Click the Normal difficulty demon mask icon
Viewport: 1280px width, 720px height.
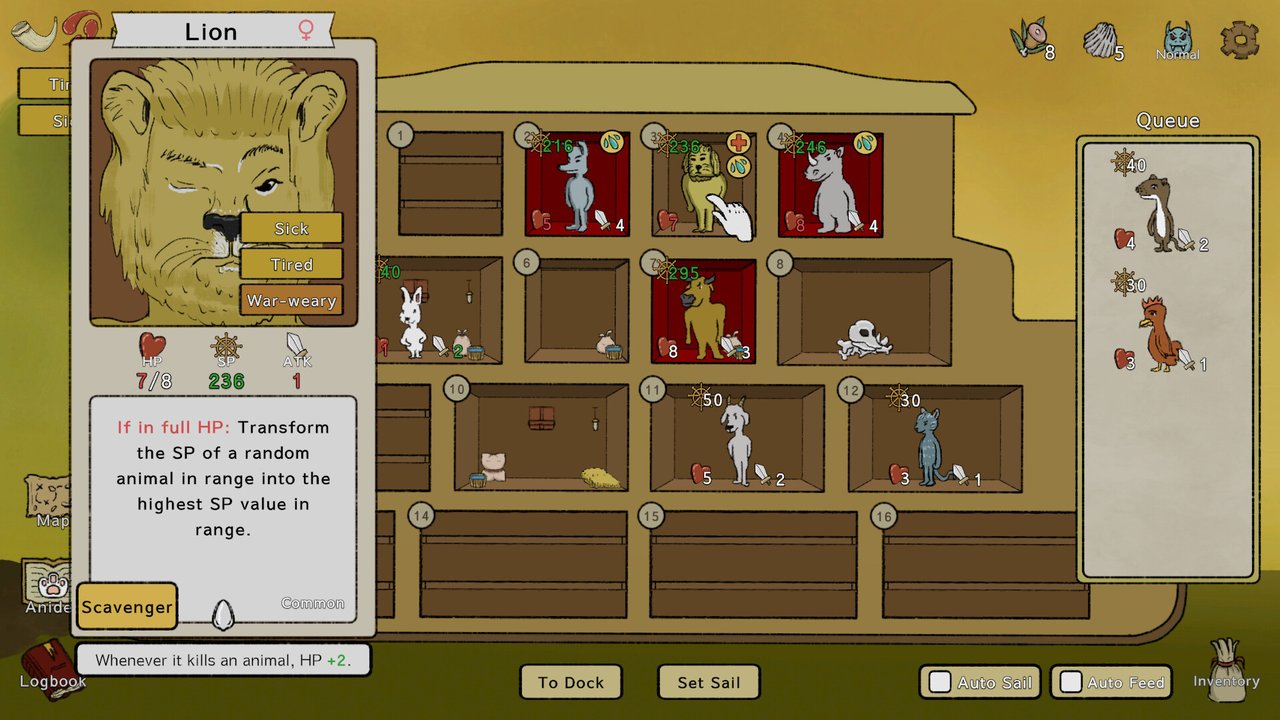1178,41
